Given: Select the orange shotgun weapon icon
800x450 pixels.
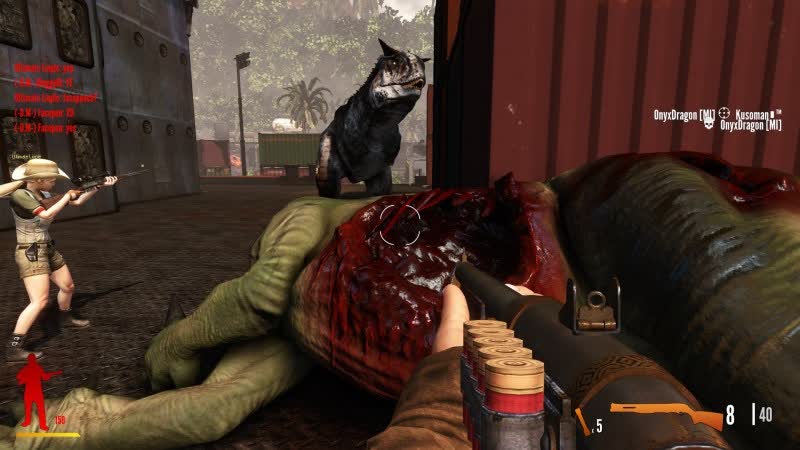Looking at the screenshot, I should (665, 414).
